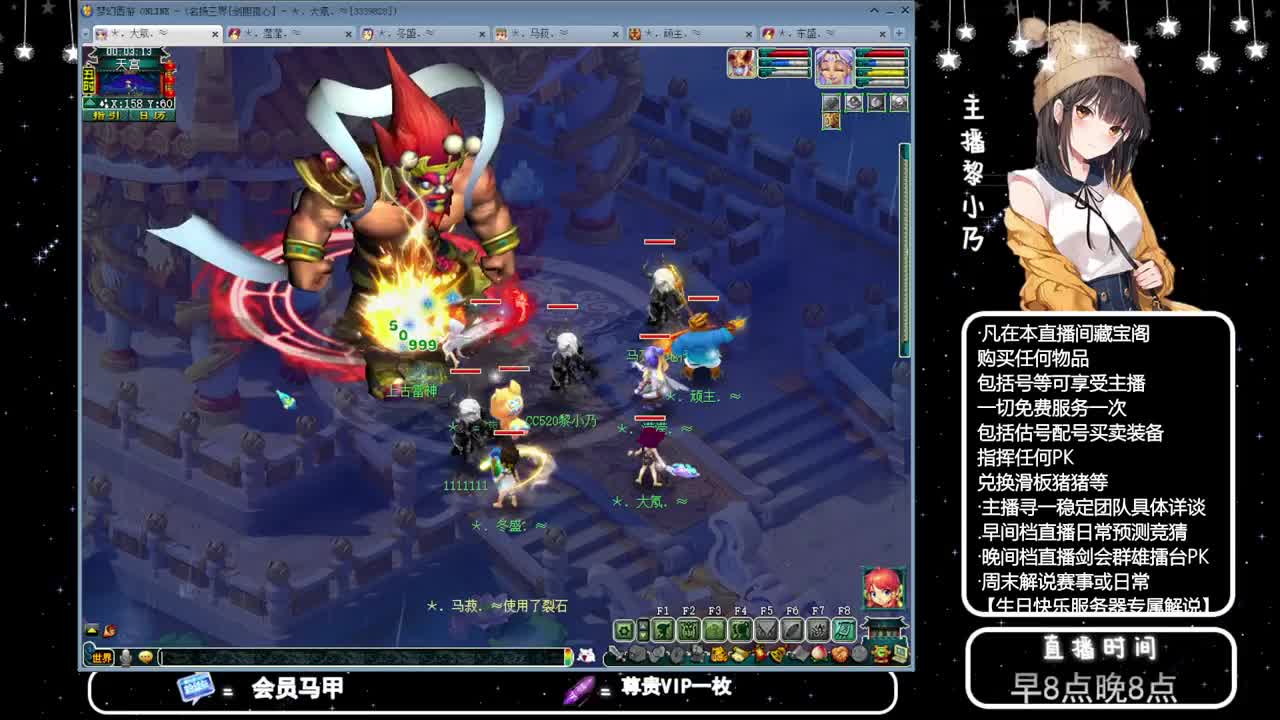This screenshot has height=720, width=1280.
Task: Click the microphone icon in the chat bar
Action: pos(124,658)
